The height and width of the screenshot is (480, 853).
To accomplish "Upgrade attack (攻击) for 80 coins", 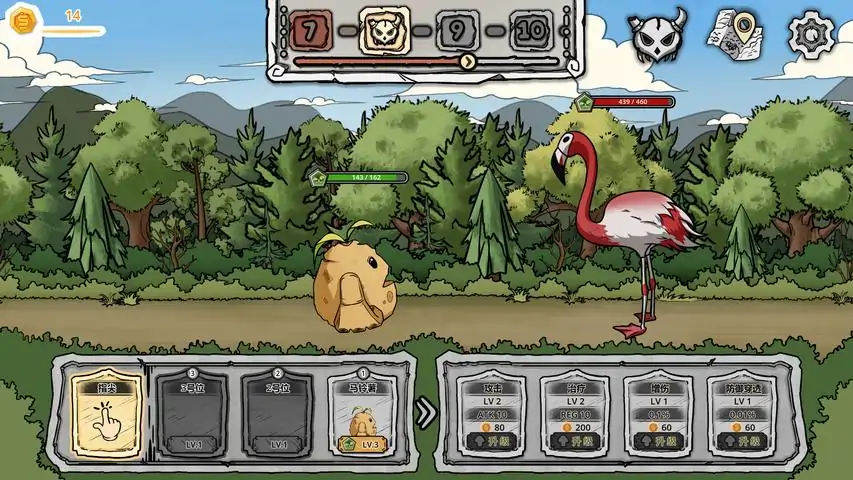I will pyautogui.click(x=492, y=440).
